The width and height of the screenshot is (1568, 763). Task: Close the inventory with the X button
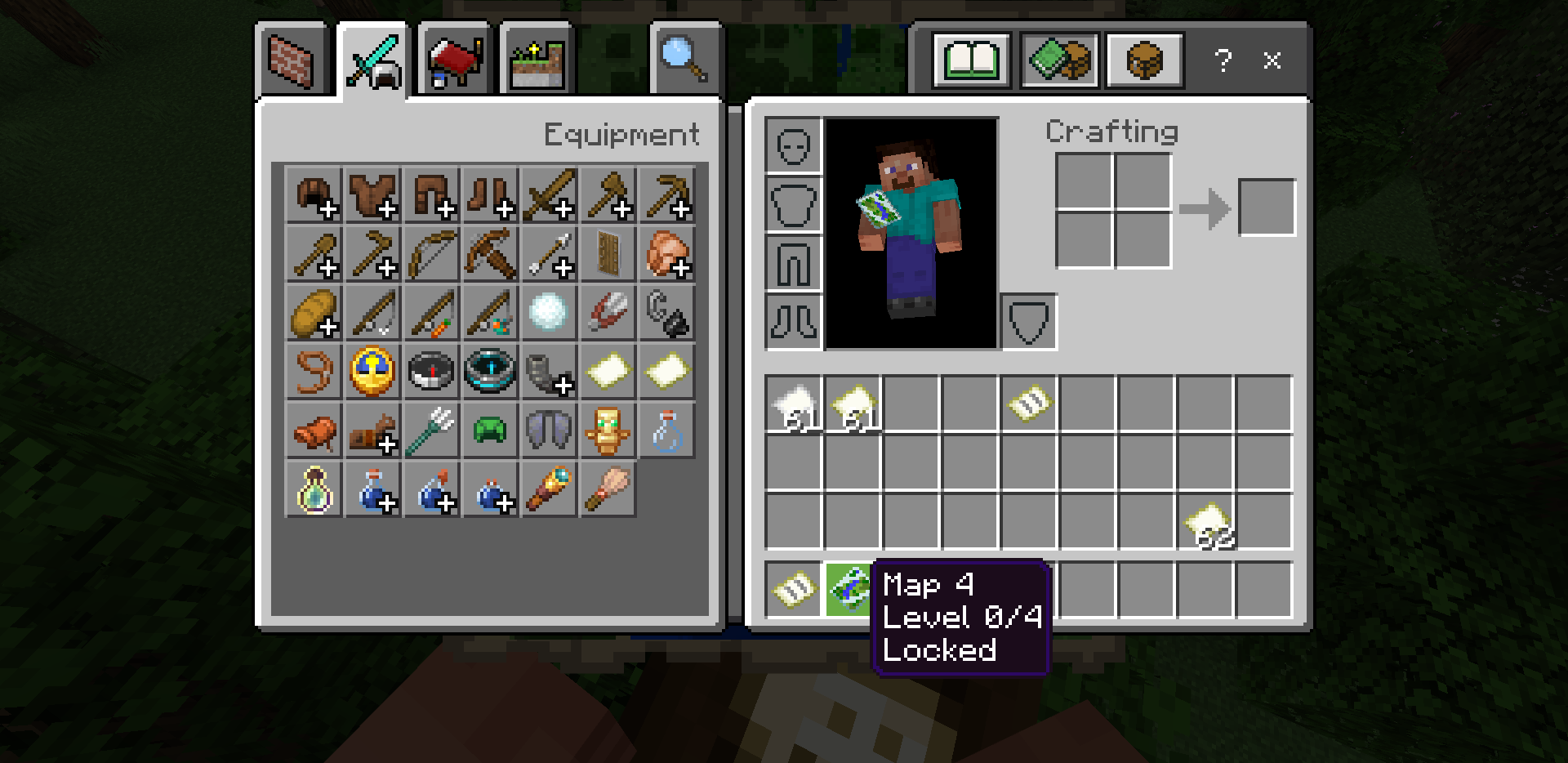(1272, 60)
